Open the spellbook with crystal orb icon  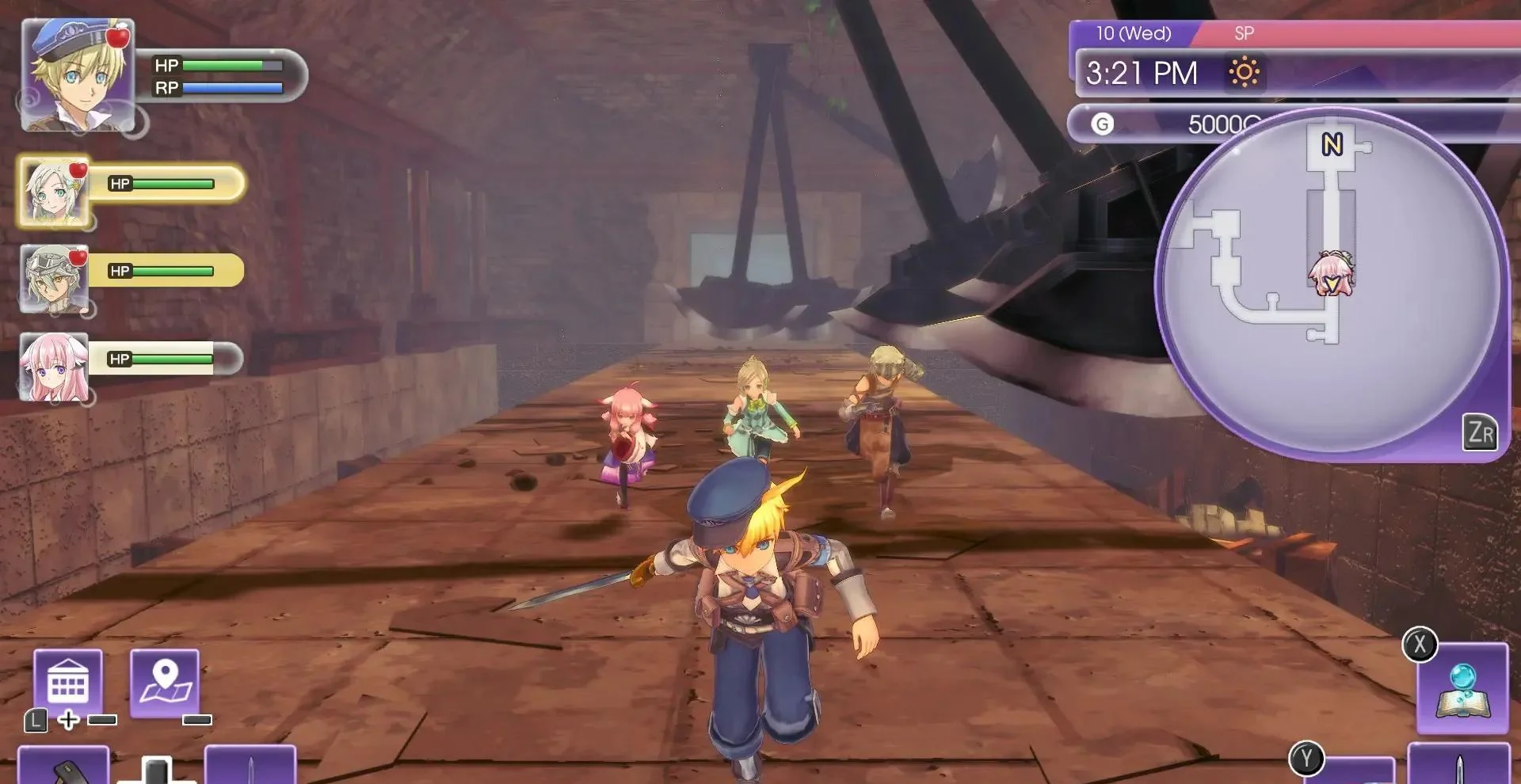click(x=1462, y=689)
